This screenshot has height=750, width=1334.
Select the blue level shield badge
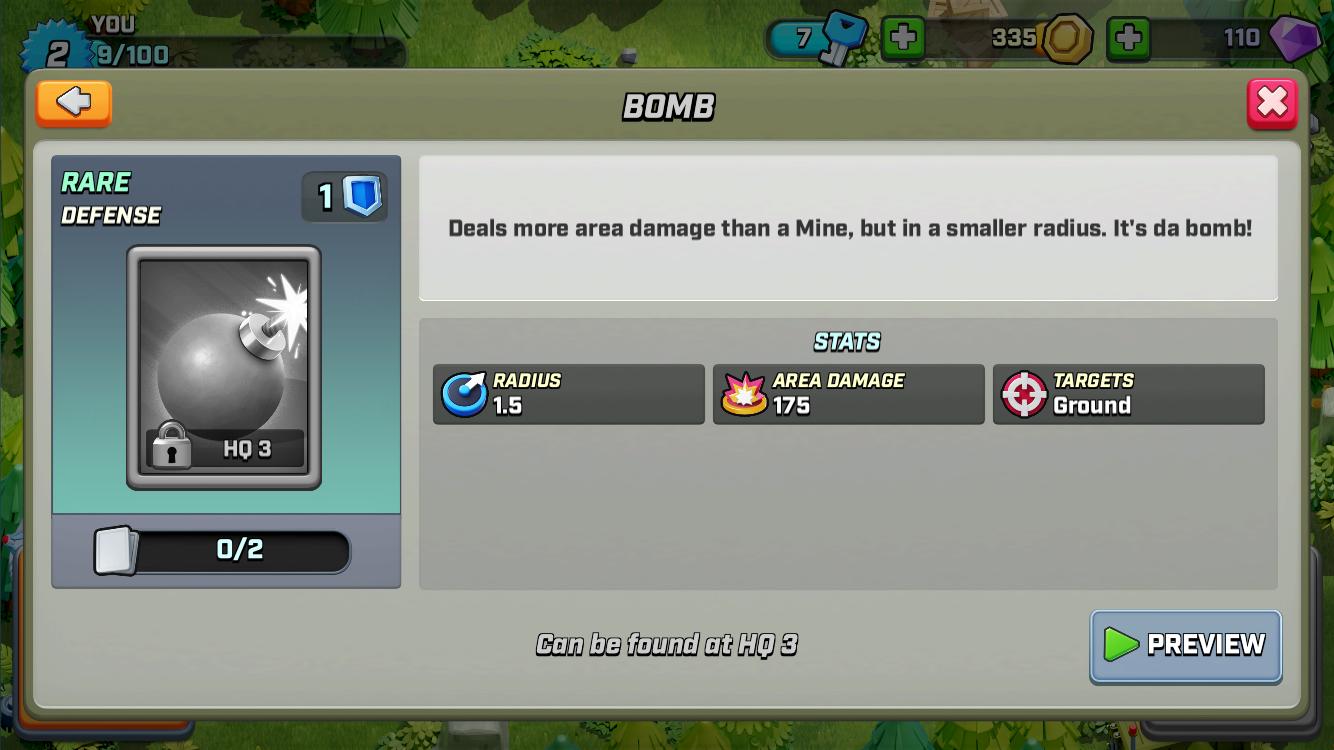click(x=362, y=196)
